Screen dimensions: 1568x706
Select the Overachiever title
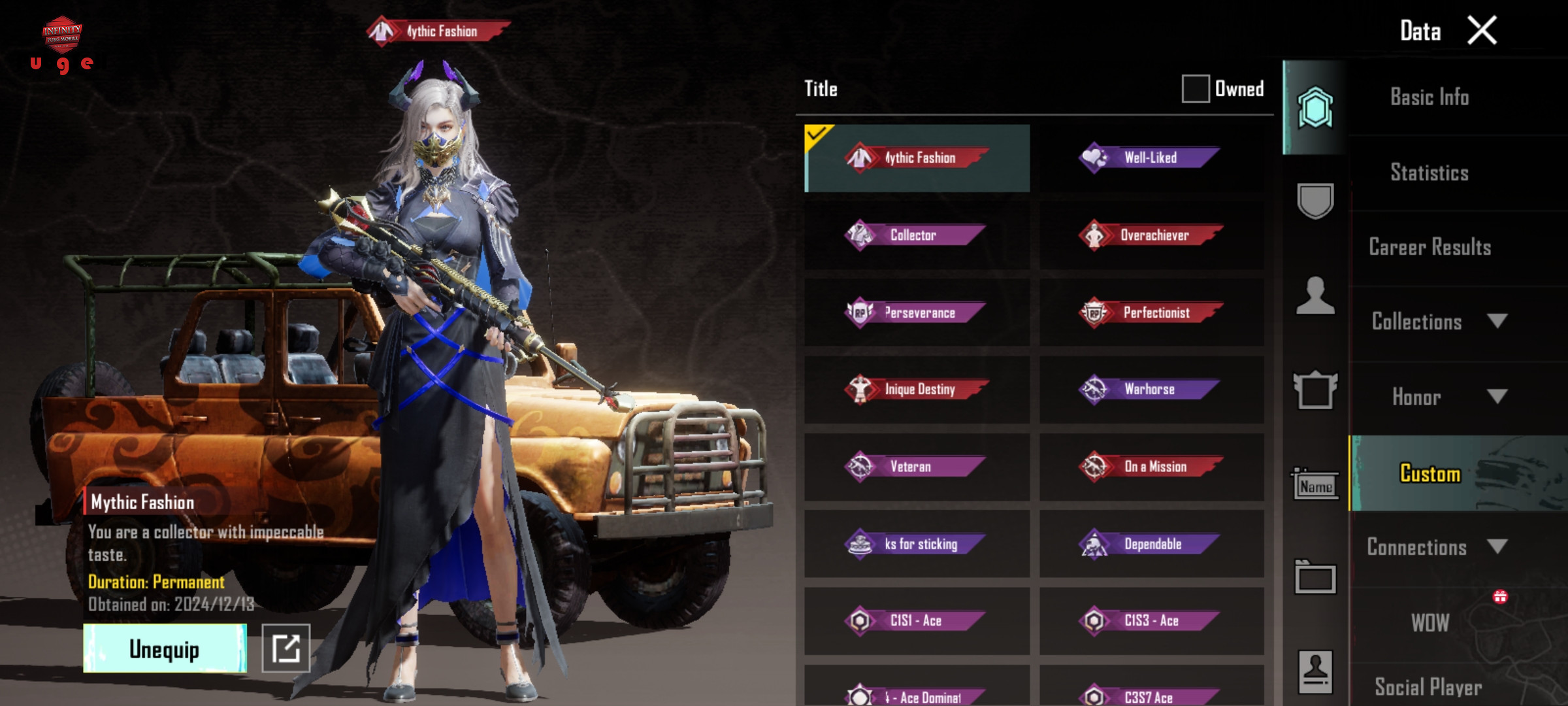point(1151,235)
